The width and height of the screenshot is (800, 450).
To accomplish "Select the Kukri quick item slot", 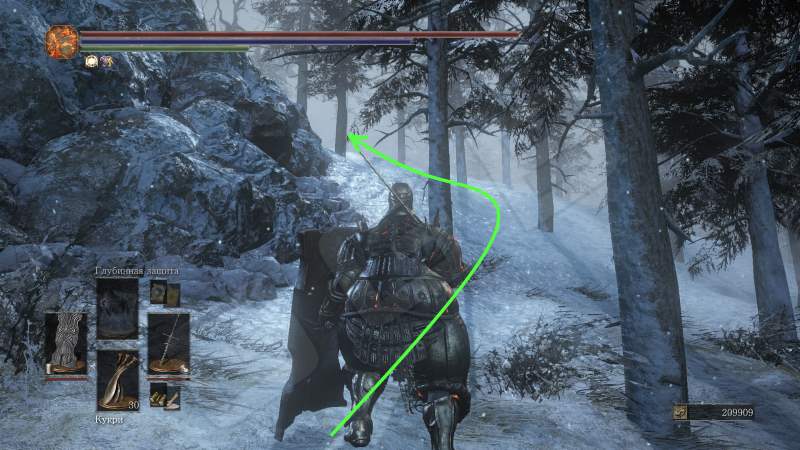I will 117,378.
